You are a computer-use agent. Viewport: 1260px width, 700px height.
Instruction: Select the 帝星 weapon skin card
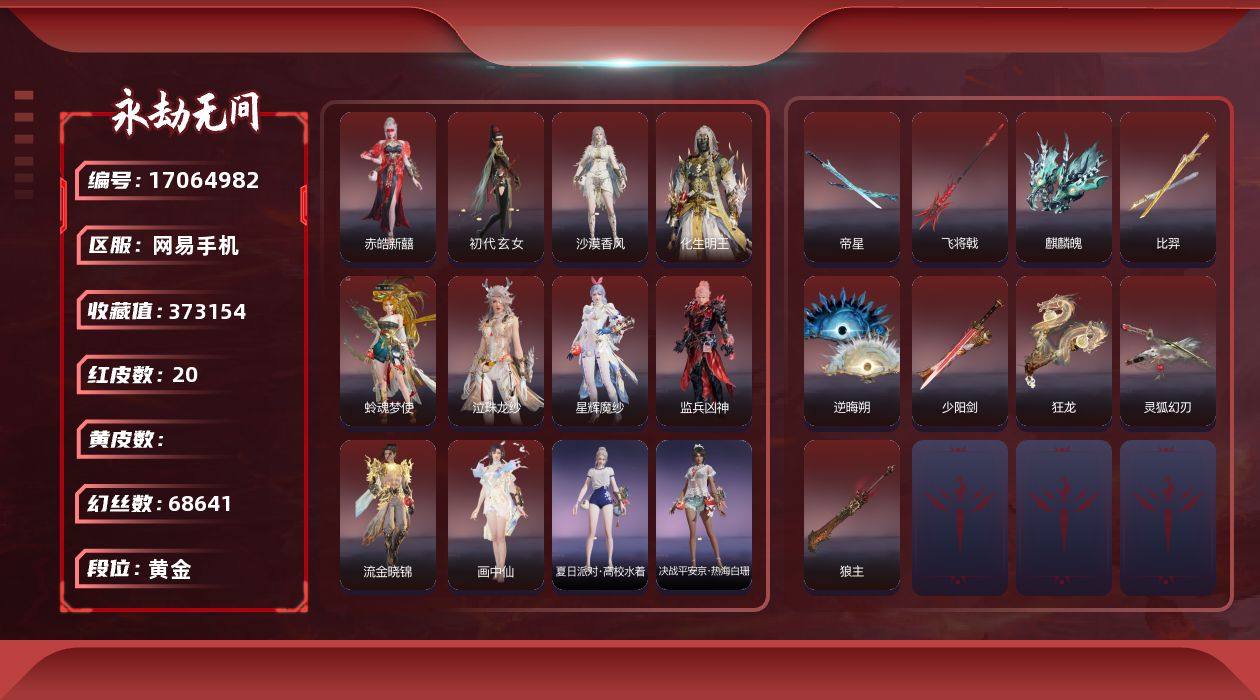[x=852, y=187]
